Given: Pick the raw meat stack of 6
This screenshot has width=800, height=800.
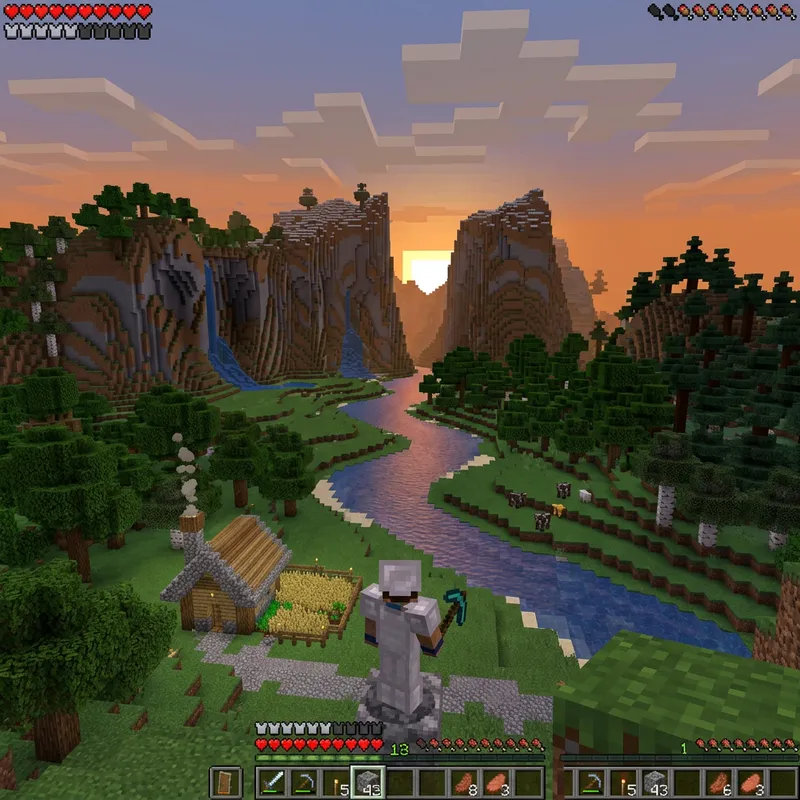Looking at the screenshot, I should [719, 782].
